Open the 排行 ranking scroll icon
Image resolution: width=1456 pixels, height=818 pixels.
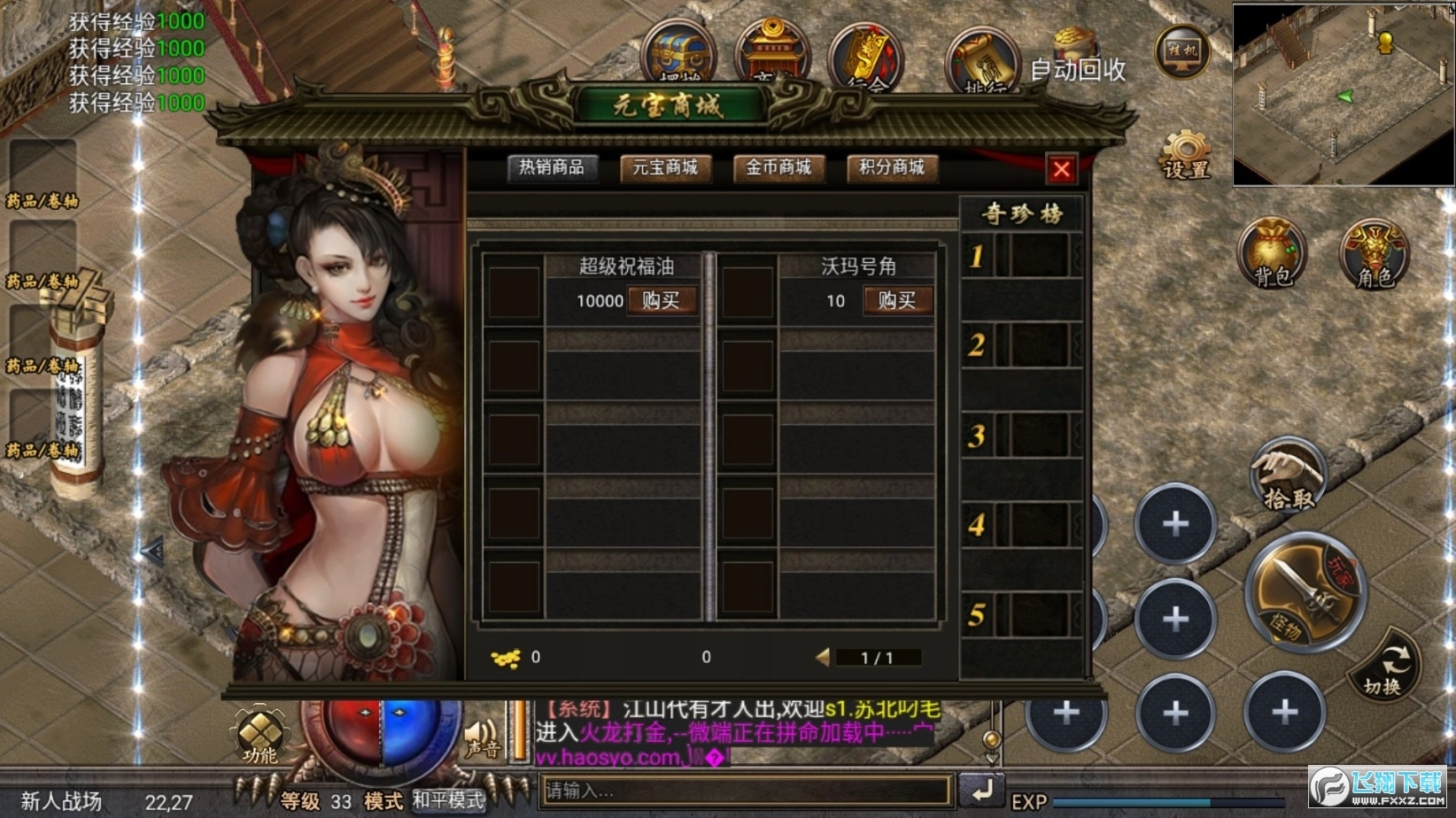point(983,58)
